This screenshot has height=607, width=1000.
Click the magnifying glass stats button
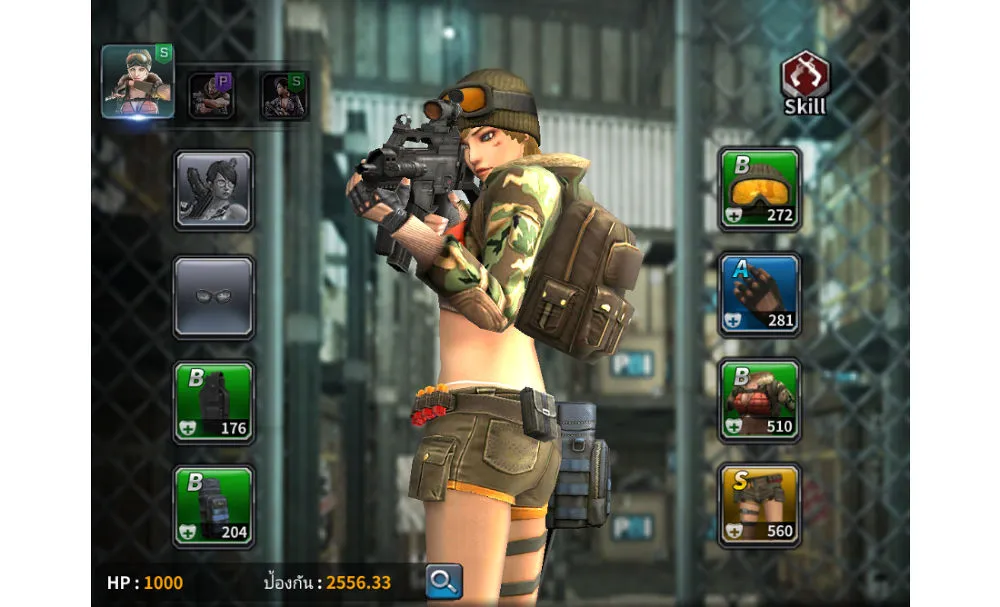point(443,581)
